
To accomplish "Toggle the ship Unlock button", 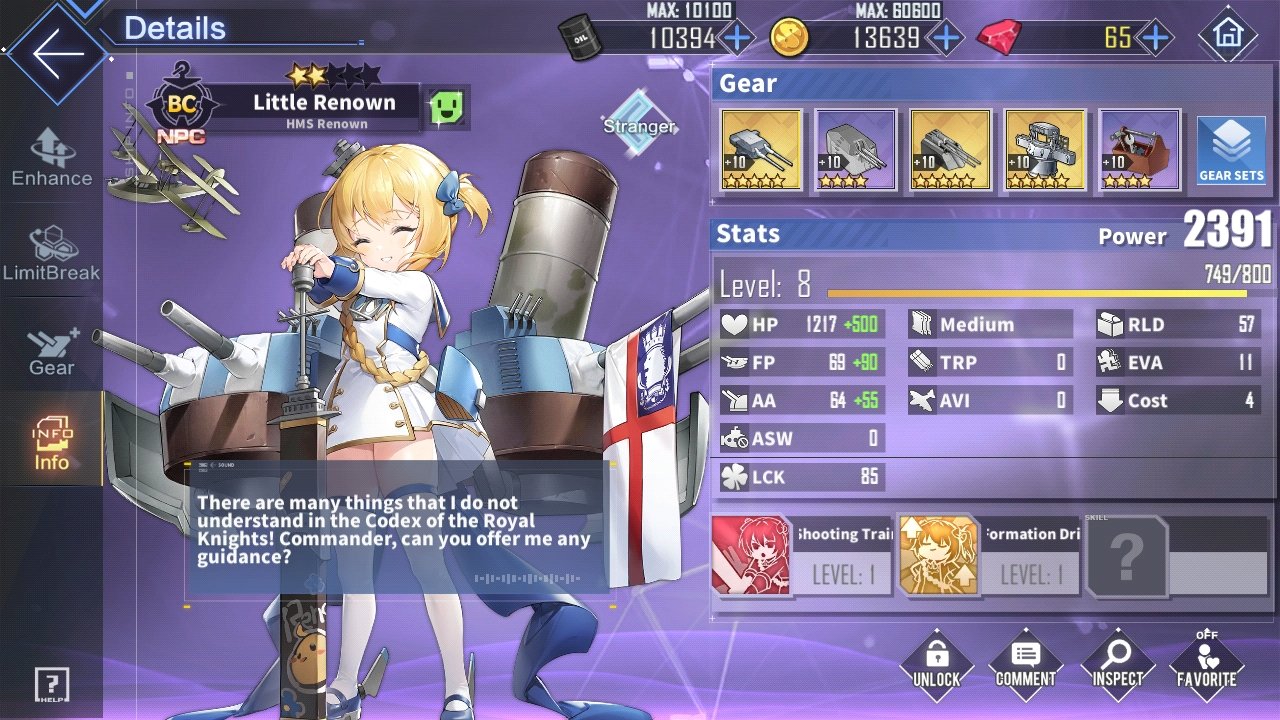I will click(x=936, y=664).
